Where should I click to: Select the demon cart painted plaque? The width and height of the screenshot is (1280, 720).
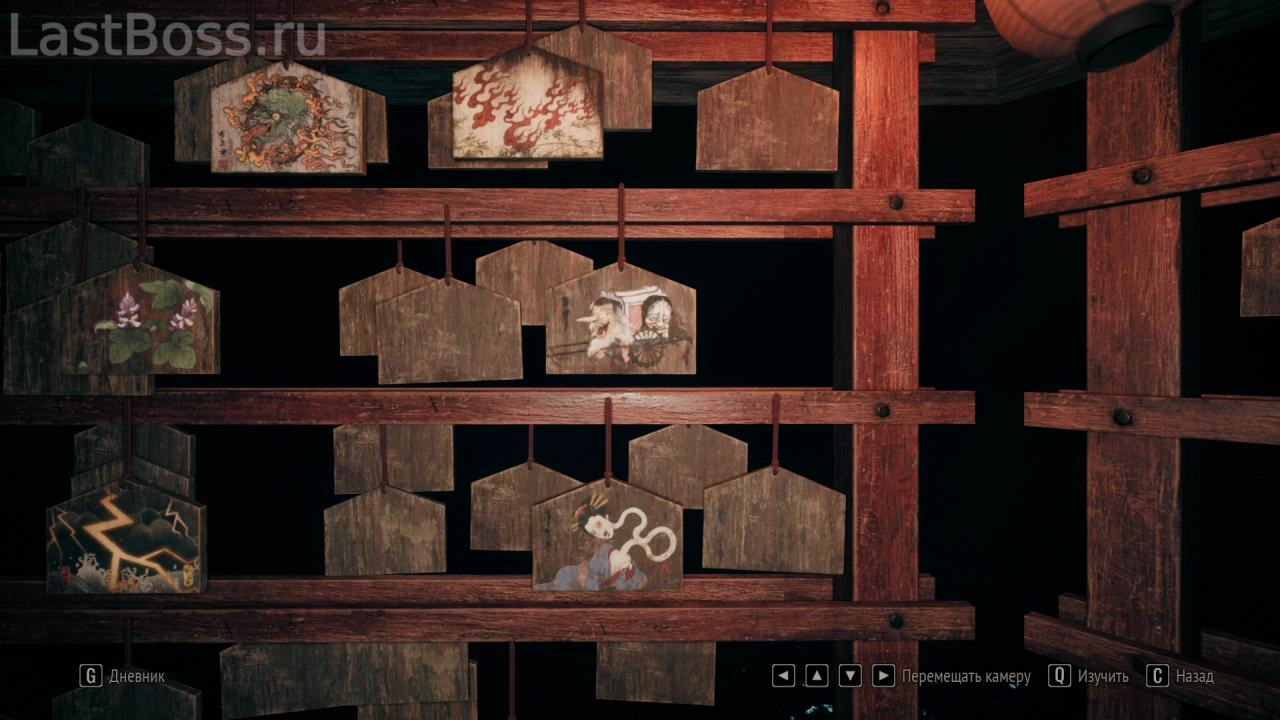pyautogui.click(x=621, y=323)
